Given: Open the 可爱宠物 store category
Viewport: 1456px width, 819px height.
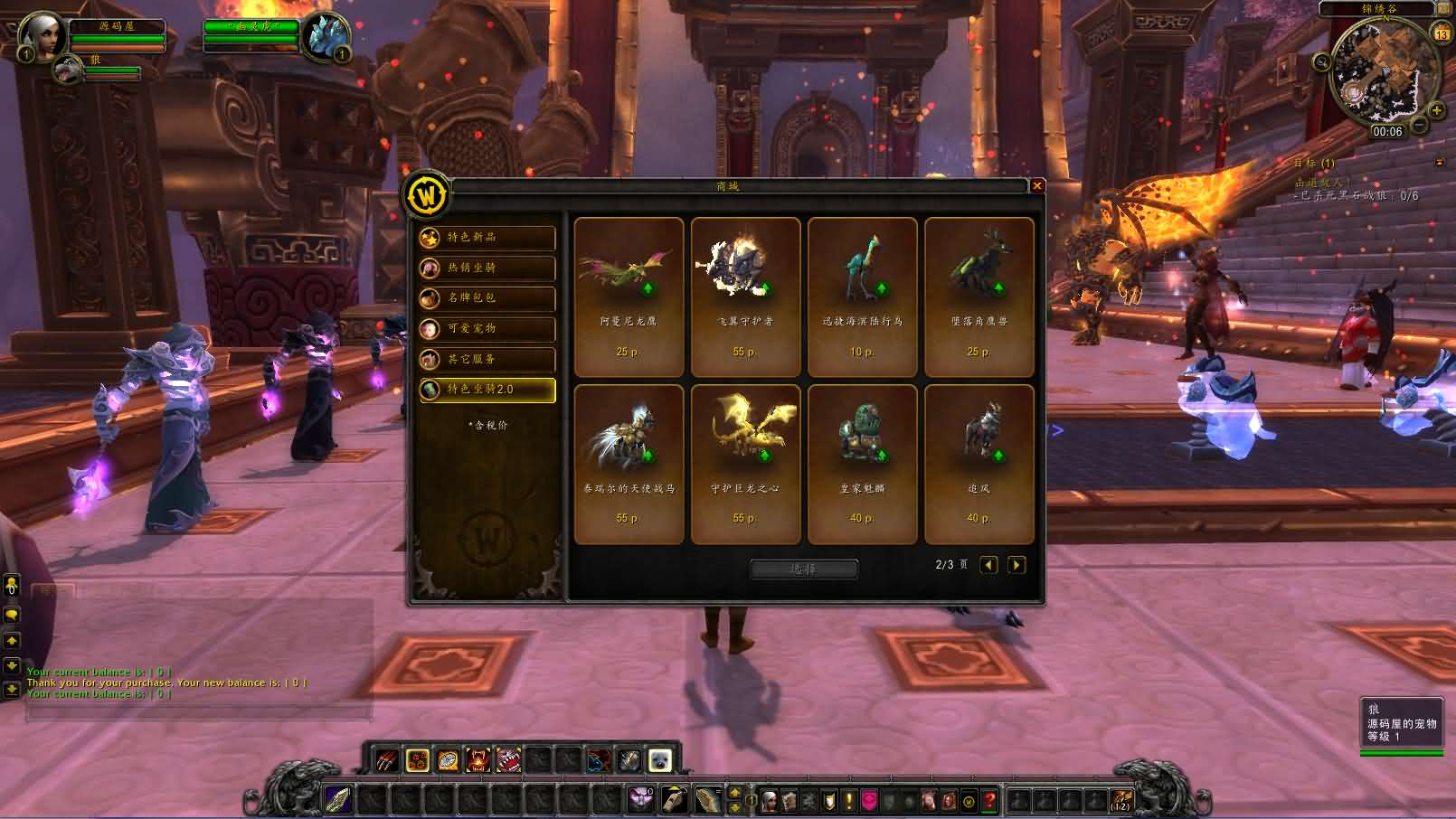Looking at the screenshot, I should click(x=486, y=329).
